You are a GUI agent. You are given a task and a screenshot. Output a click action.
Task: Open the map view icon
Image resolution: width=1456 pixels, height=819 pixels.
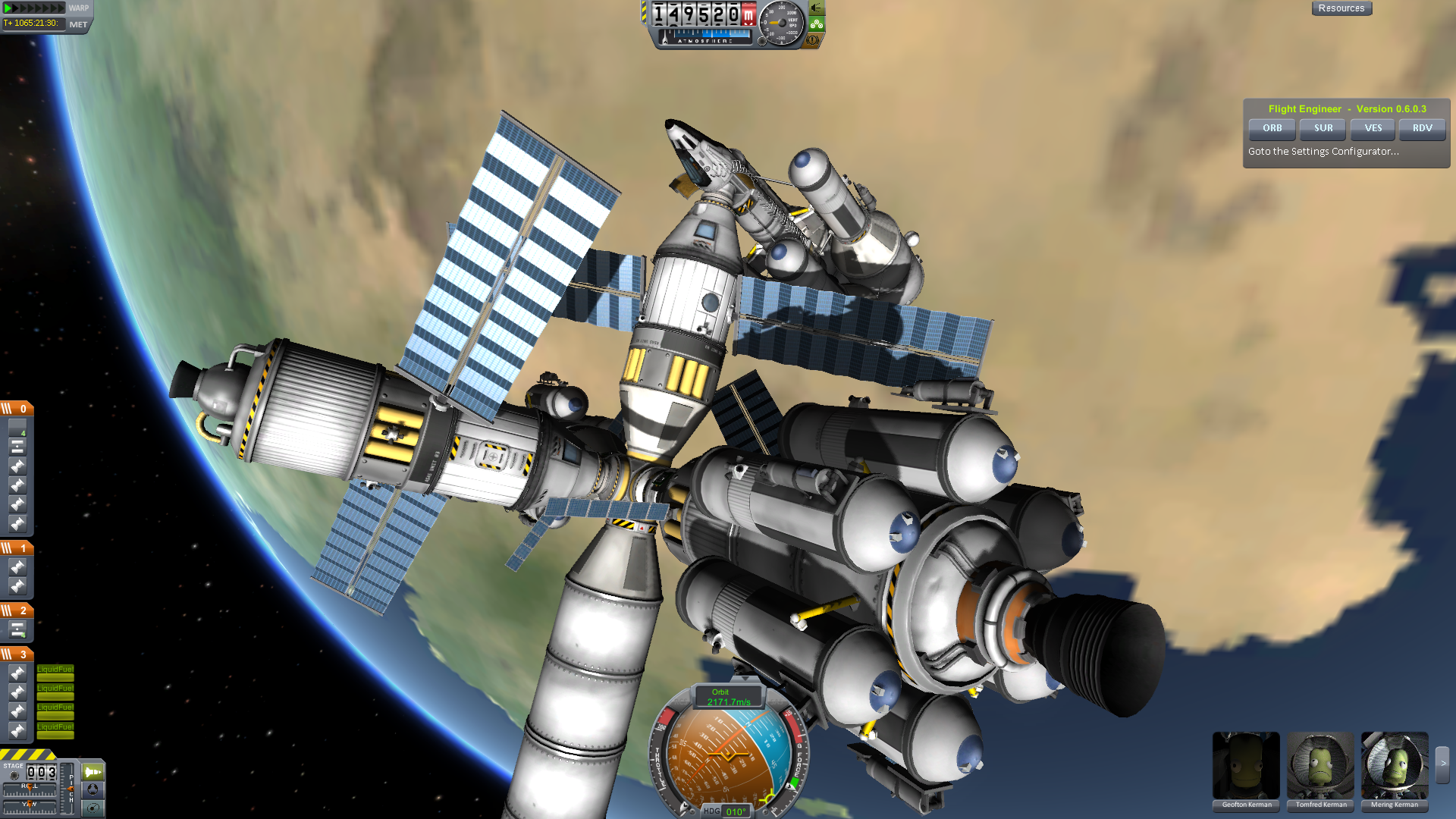pyautogui.click(x=93, y=808)
